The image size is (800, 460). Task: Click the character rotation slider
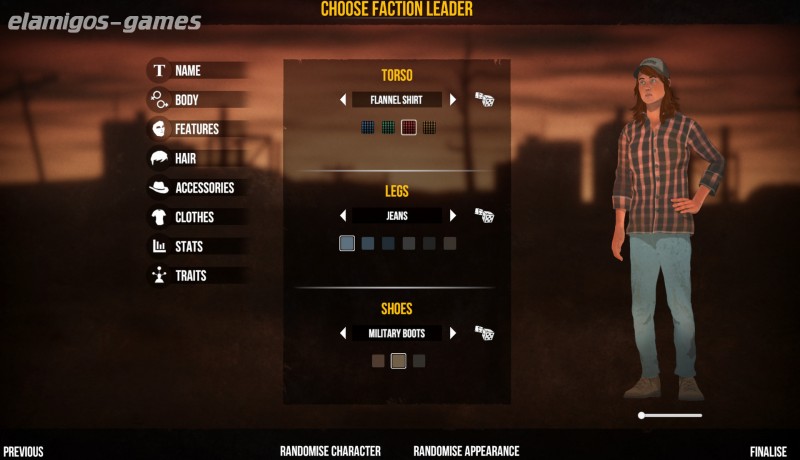[670, 415]
